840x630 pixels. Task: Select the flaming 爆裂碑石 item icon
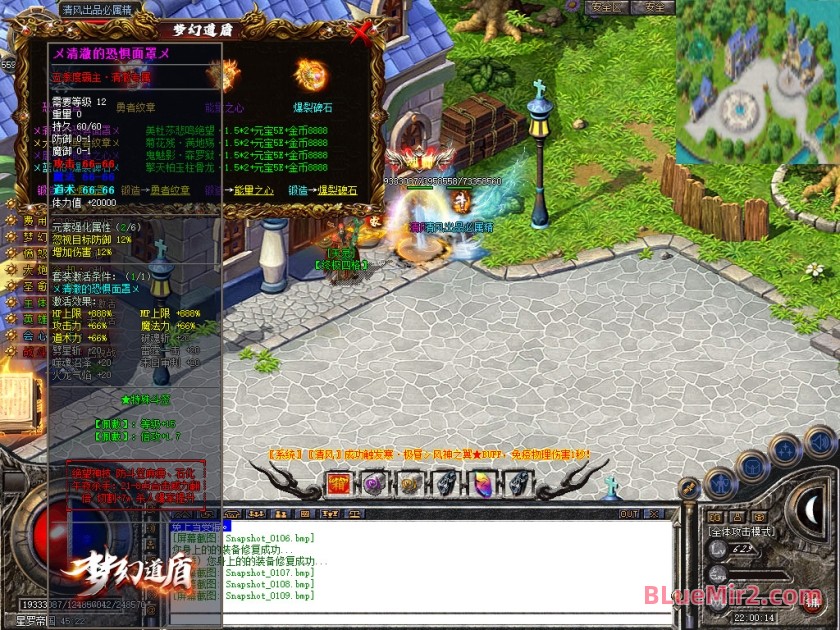[312, 73]
